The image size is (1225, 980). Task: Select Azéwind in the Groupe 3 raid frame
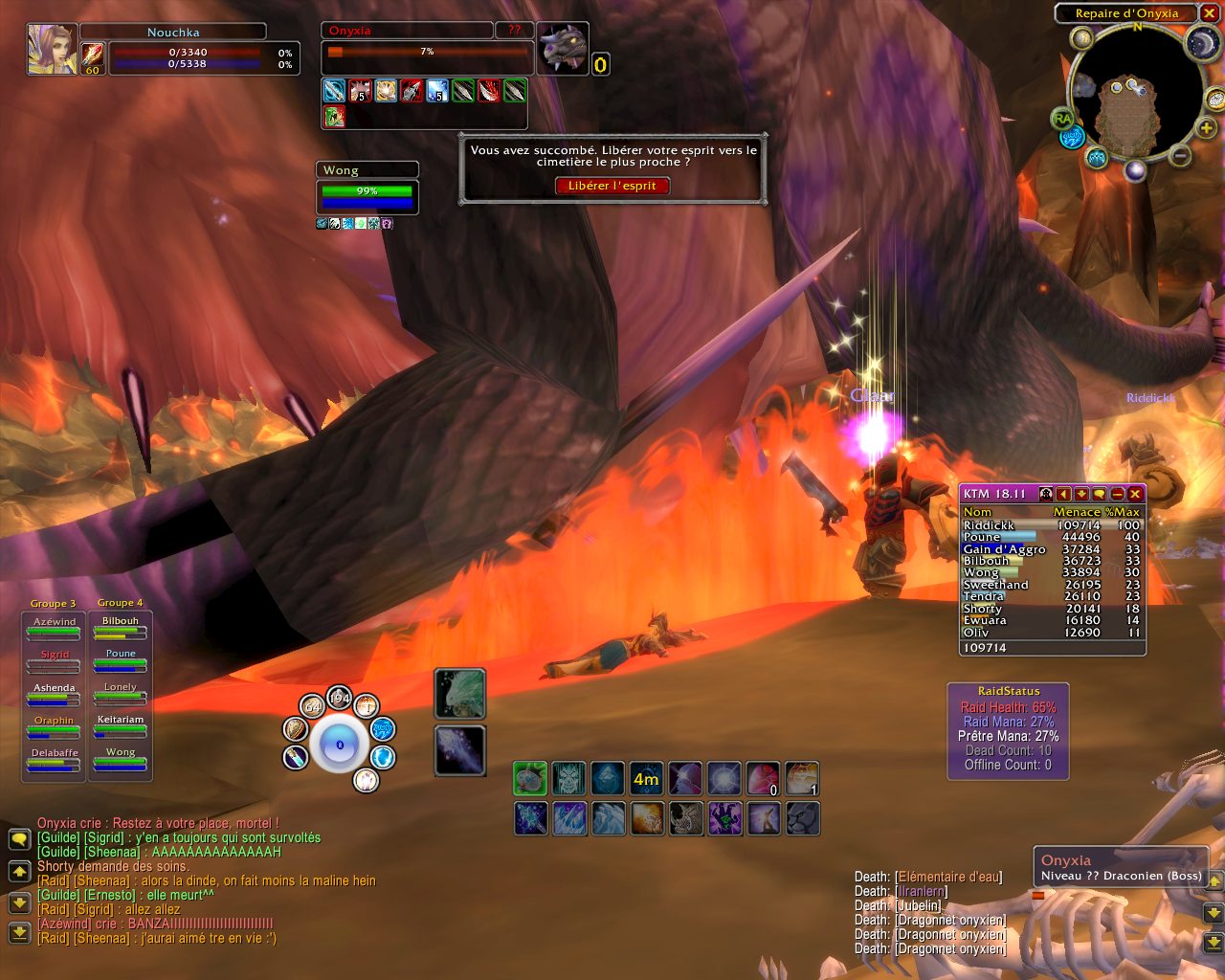coord(55,629)
